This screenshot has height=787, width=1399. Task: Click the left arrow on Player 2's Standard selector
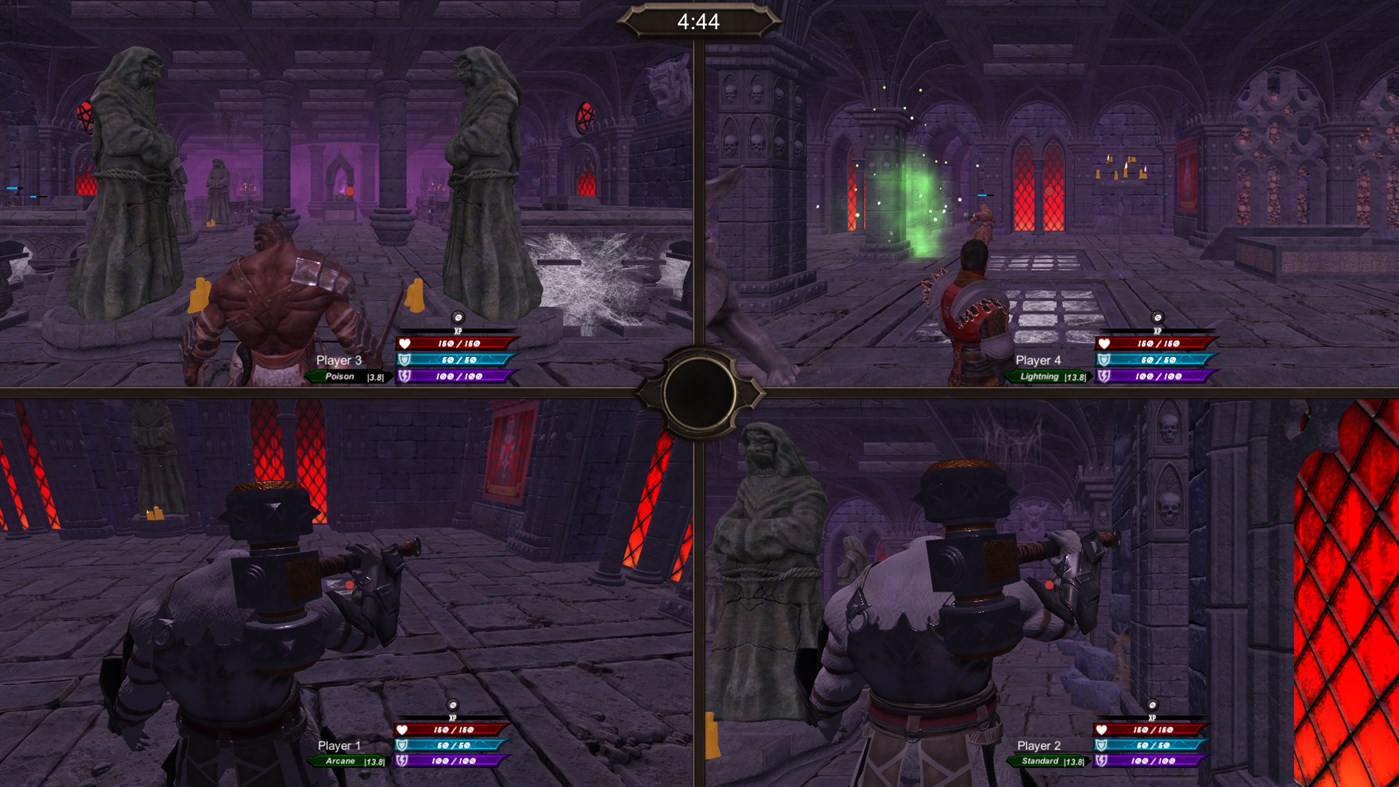[x=1008, y=760]
